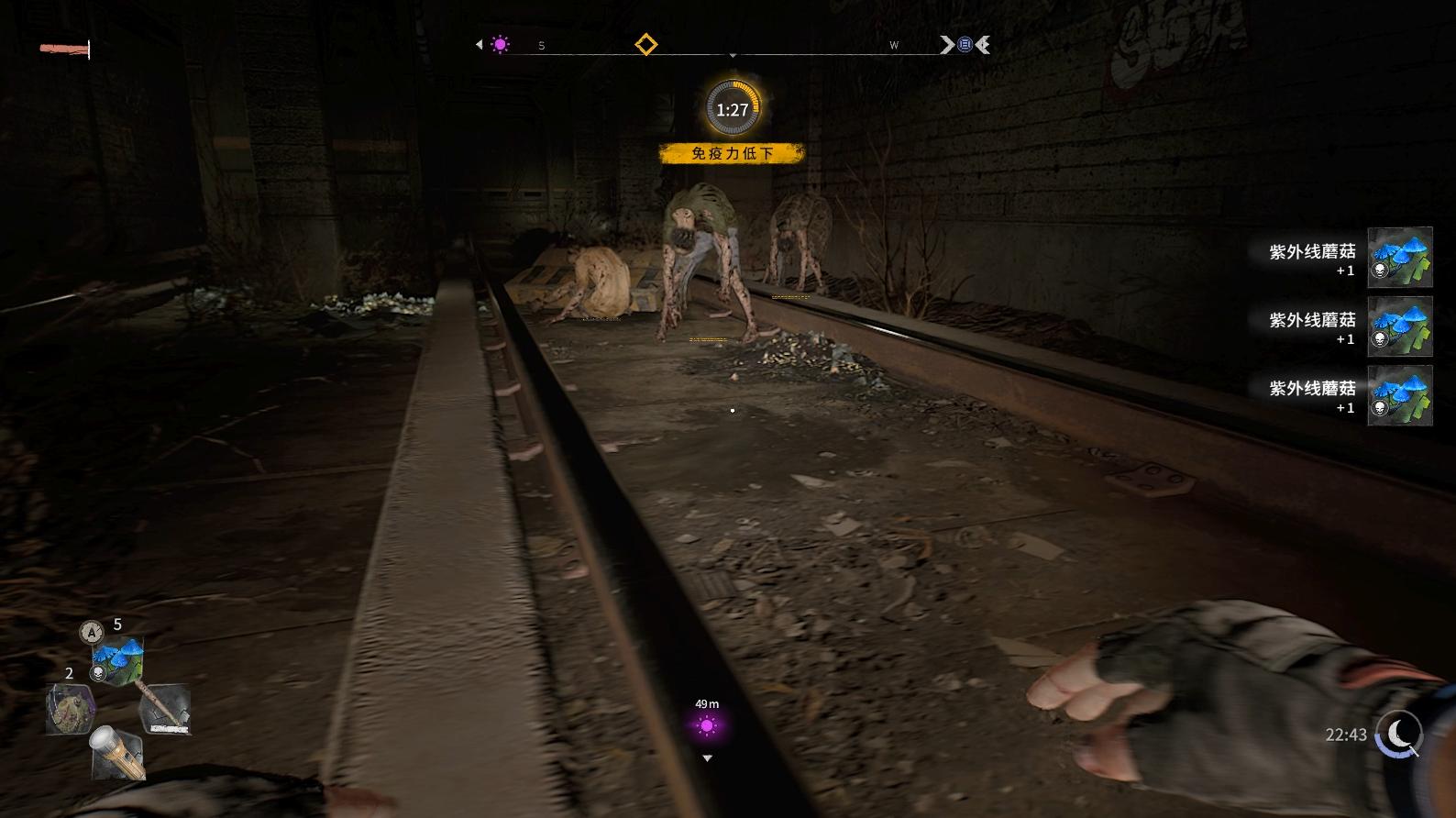Click the purple UV marker on the compass
This screenshot has height=818, width=1456.
pos(500,44)
